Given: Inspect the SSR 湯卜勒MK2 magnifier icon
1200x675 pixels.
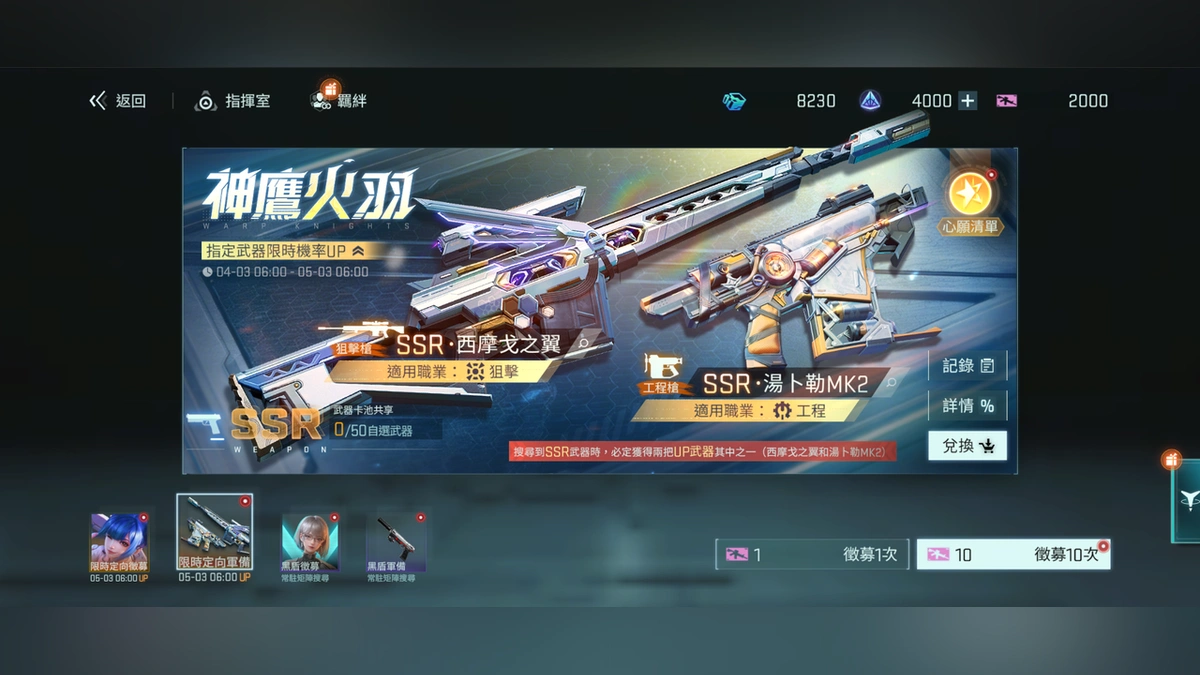Looking at the screenshot, I should [891, 382].
